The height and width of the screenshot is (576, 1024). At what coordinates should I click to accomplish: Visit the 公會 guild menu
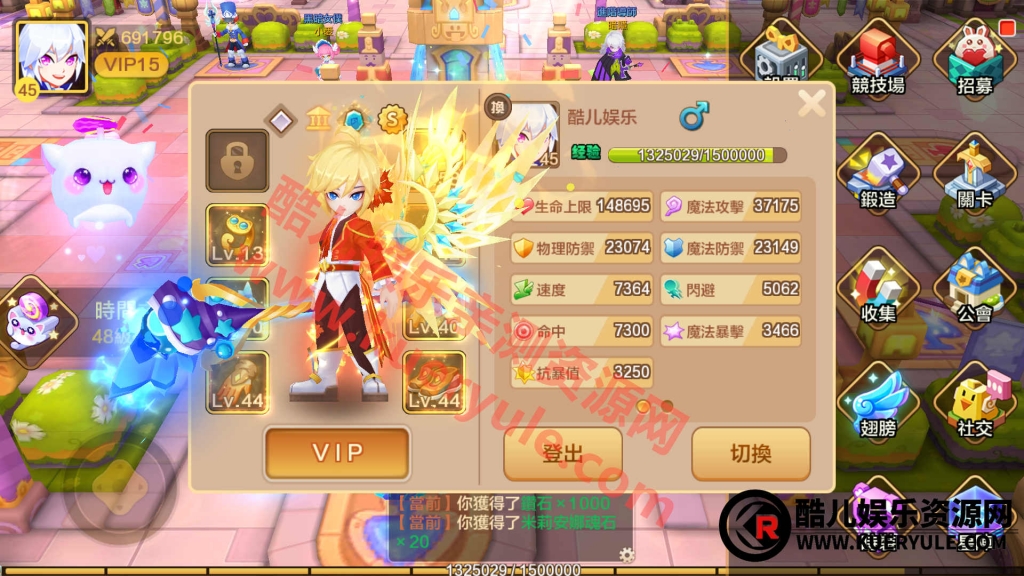(x=974, y=292)
